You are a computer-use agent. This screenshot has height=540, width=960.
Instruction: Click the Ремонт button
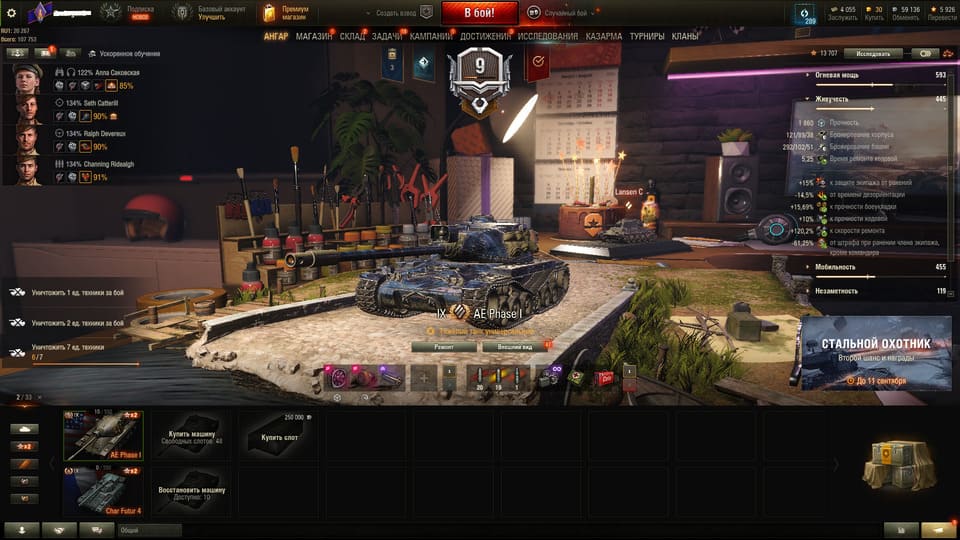click(443, 347)
